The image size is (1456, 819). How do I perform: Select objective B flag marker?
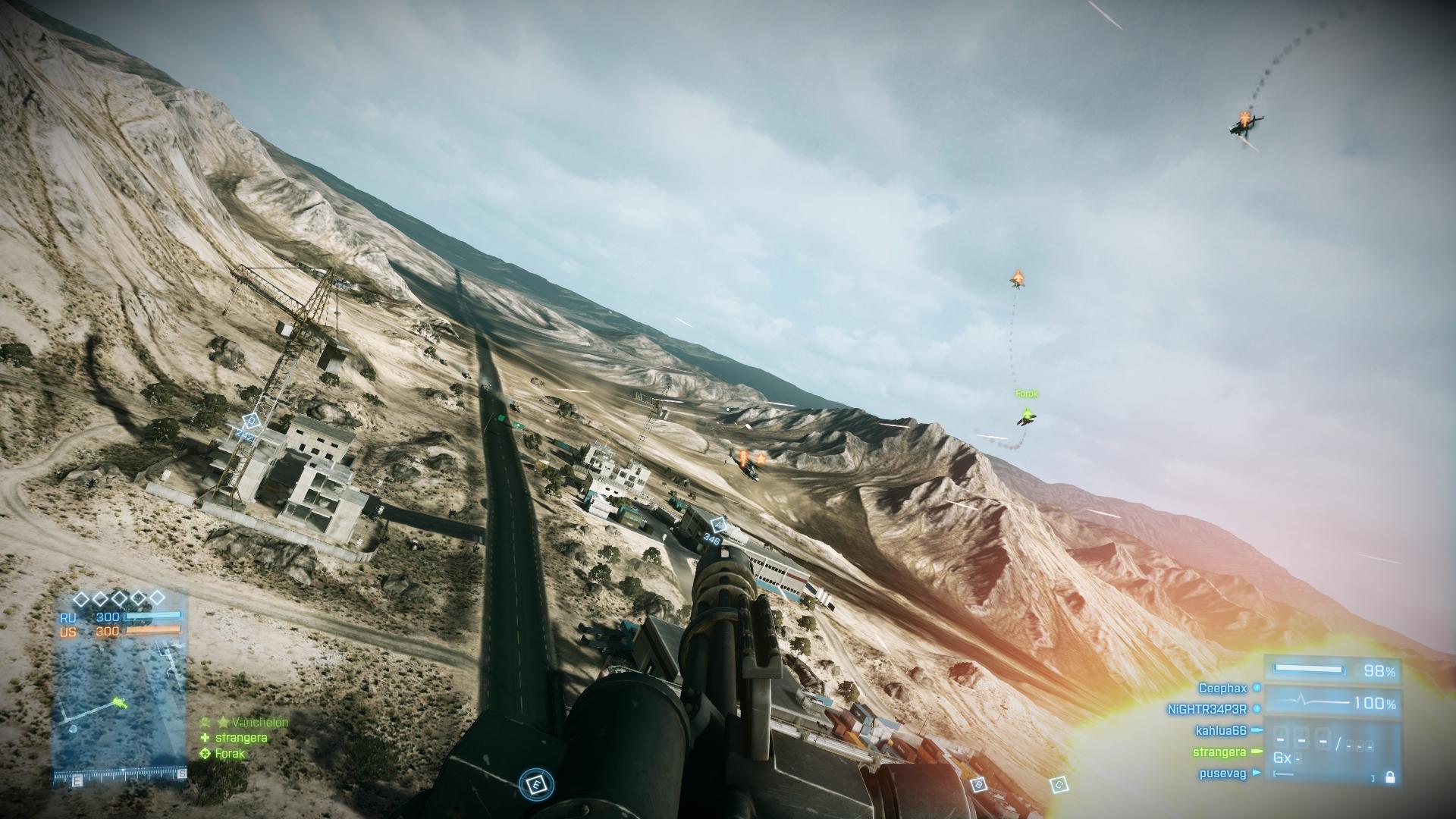pyautogui.click(x=979, y=785)
